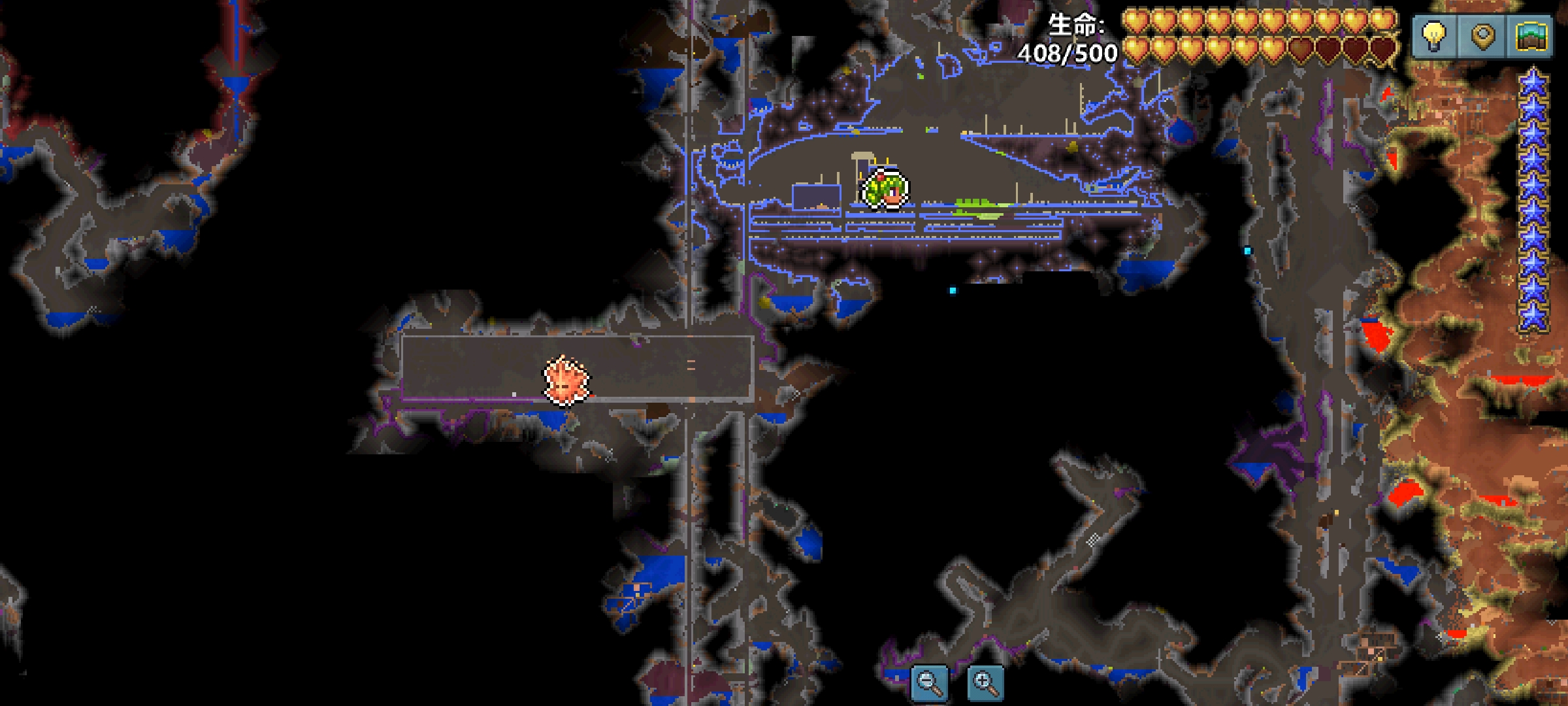Screen dimensions: 1568x706
Task: Select the player head marker on the map
Action: click(885, 190)
